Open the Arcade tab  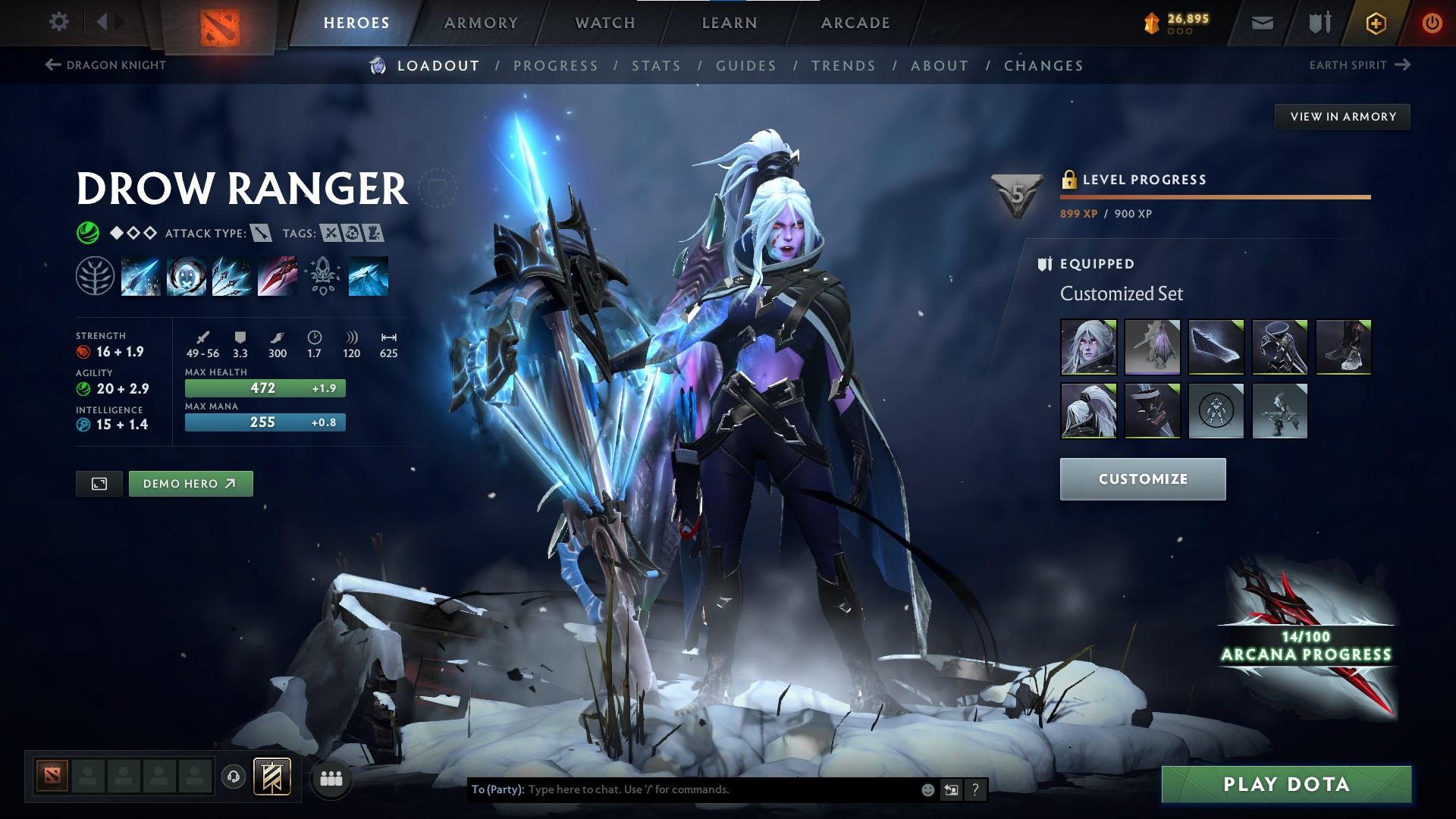pos(855,23)
